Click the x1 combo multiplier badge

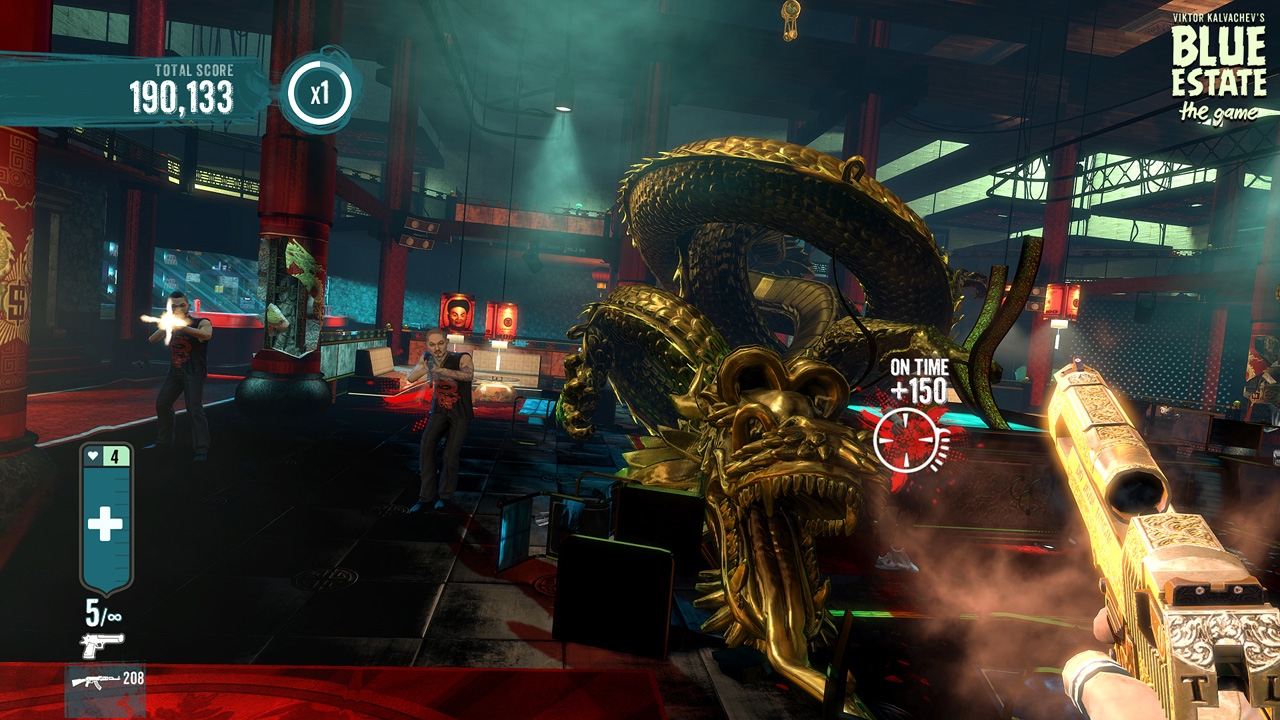click(x=319, y=94)
